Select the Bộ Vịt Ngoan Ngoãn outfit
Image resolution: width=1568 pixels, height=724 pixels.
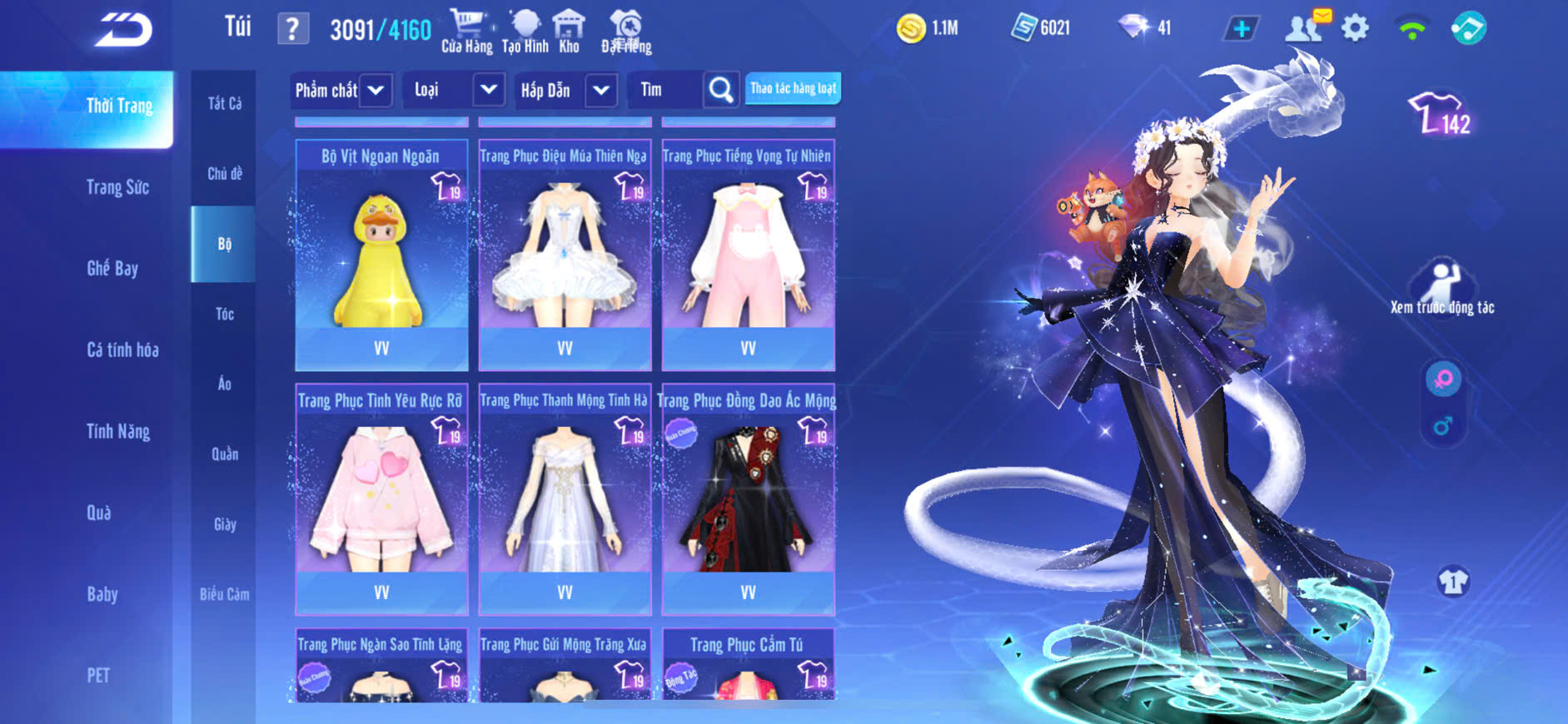[381, 255]
